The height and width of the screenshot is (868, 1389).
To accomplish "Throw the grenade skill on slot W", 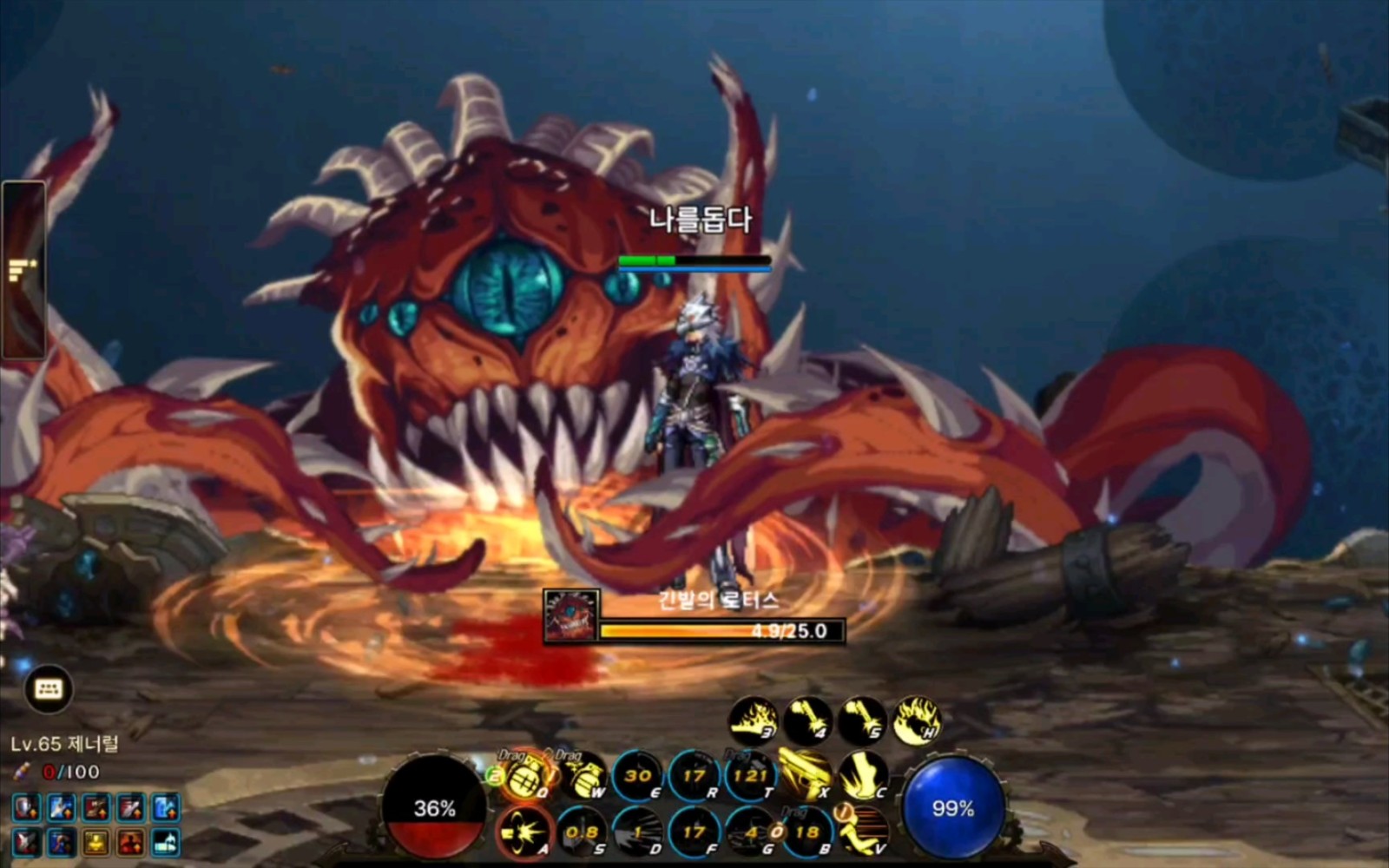I will [x=583, y=775].
